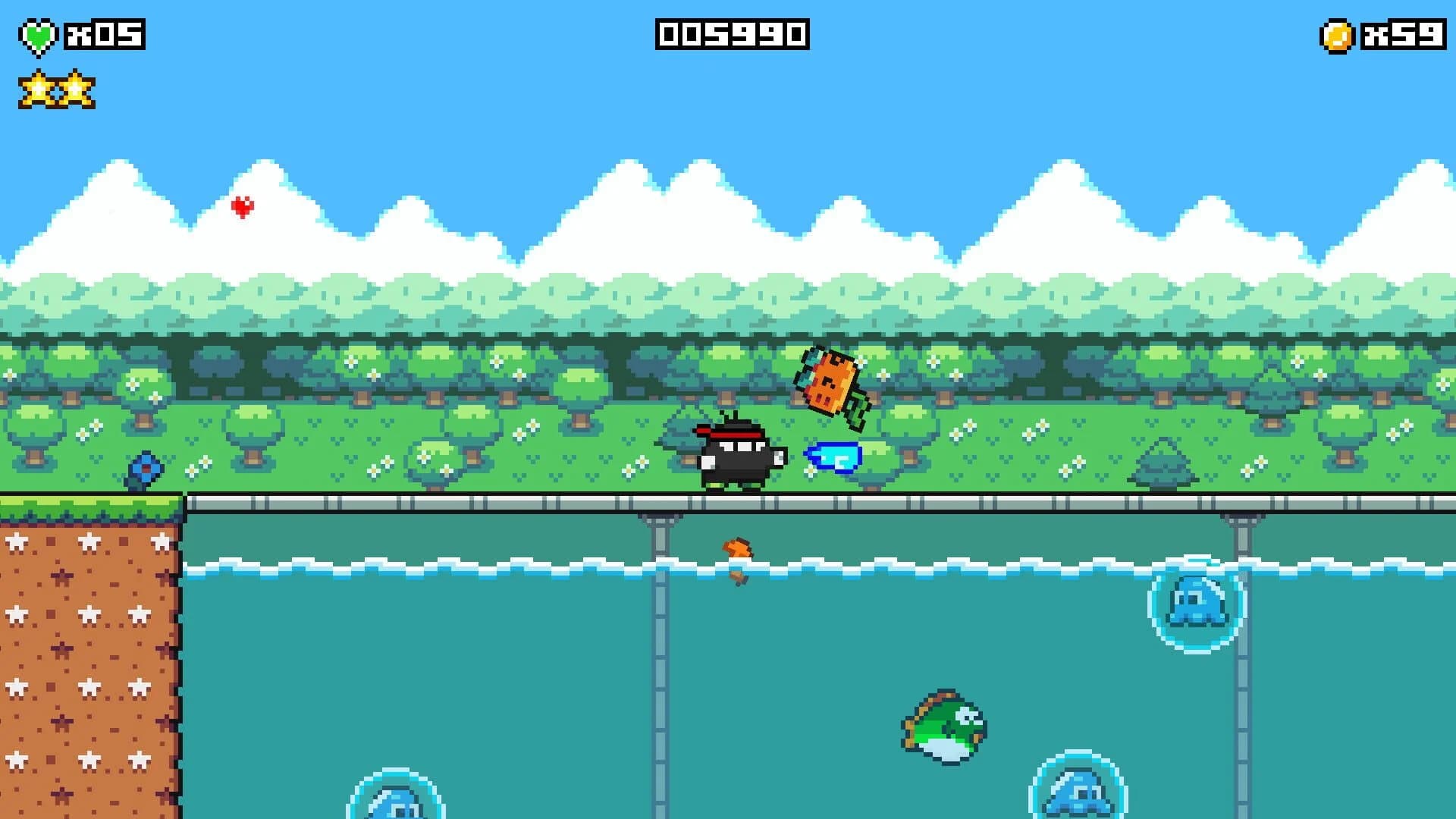Select the gold coin counter icon

pyautogui.click(x=1337, y=33)
